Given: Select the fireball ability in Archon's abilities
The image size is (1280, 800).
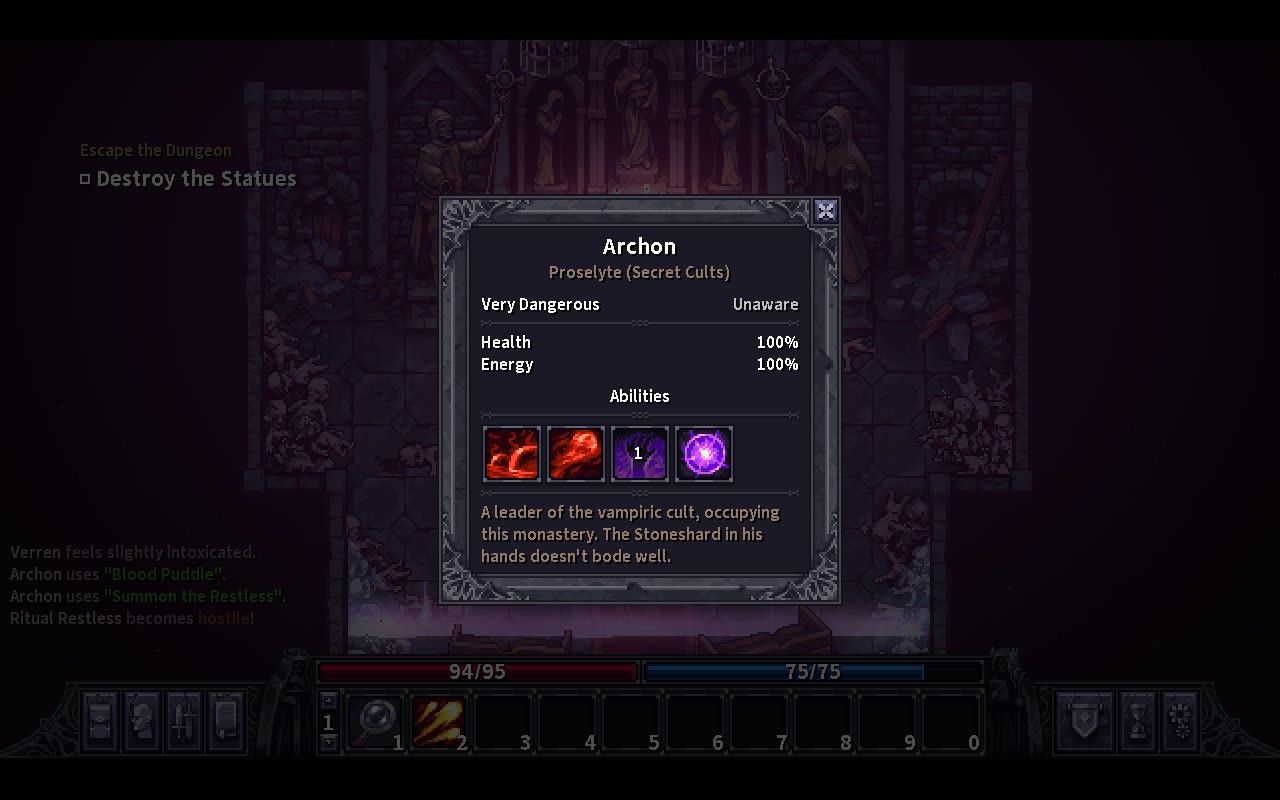Looking at the screenshot, I should pos(575,453).
